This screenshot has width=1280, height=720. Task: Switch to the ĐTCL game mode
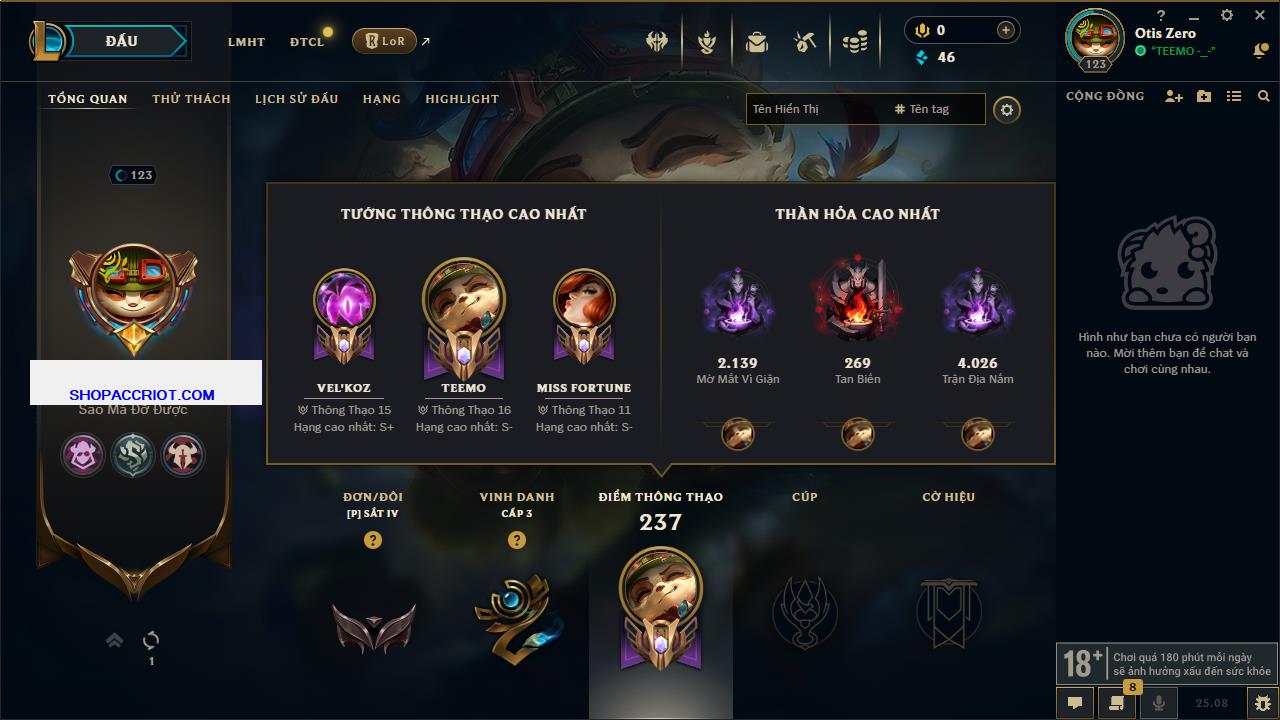click(307, 42)
